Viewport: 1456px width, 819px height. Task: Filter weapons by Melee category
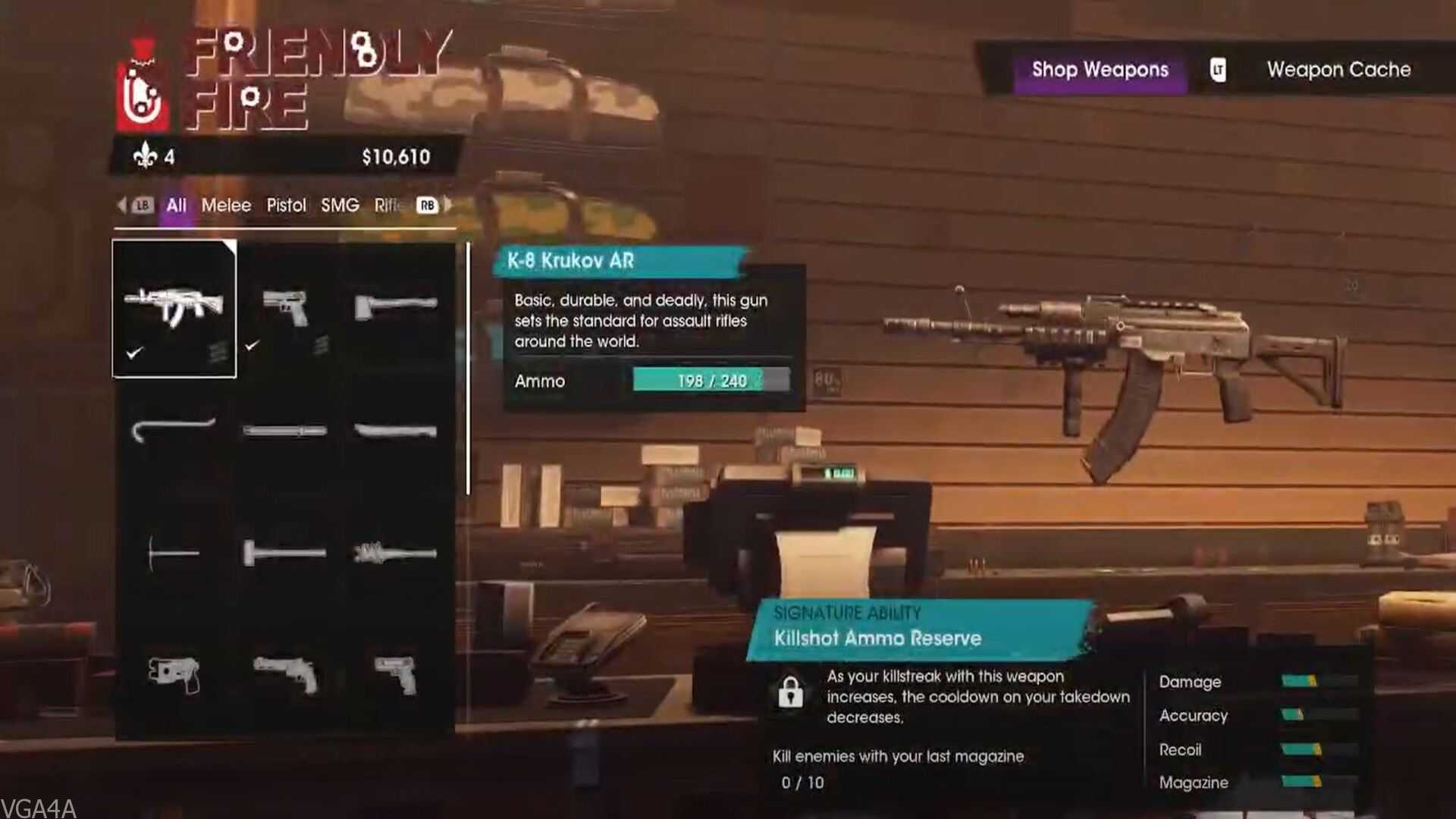point(226,206)
